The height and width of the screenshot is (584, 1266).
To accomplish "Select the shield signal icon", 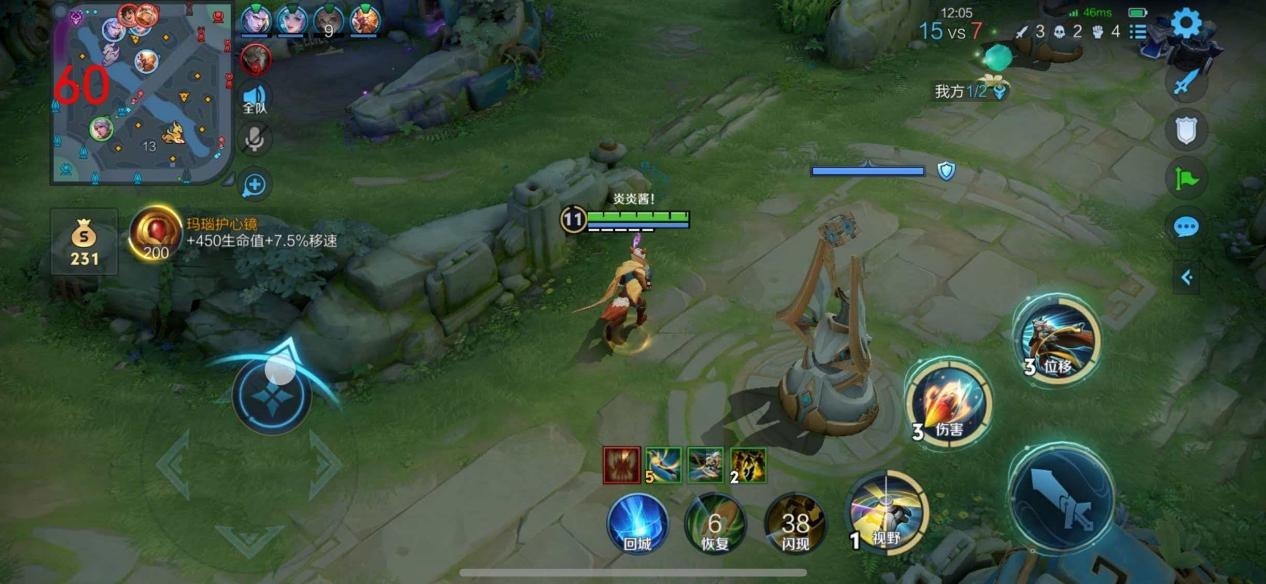I will (x=1186, y=128).
